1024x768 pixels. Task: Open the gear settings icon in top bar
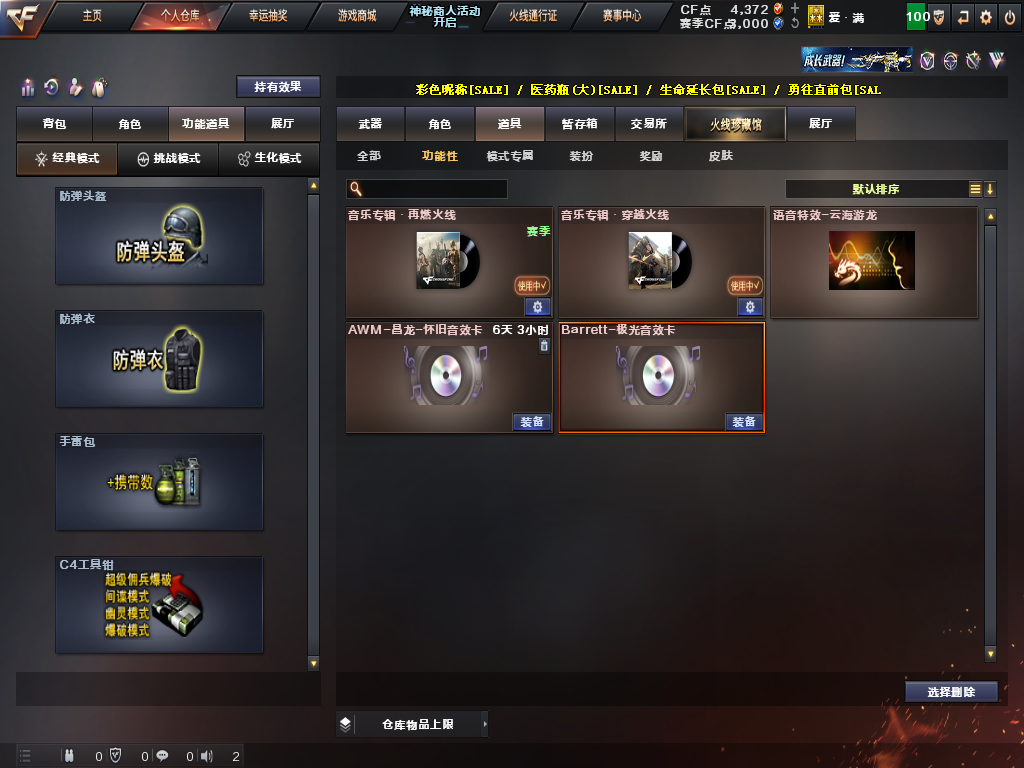click(986, 17)
